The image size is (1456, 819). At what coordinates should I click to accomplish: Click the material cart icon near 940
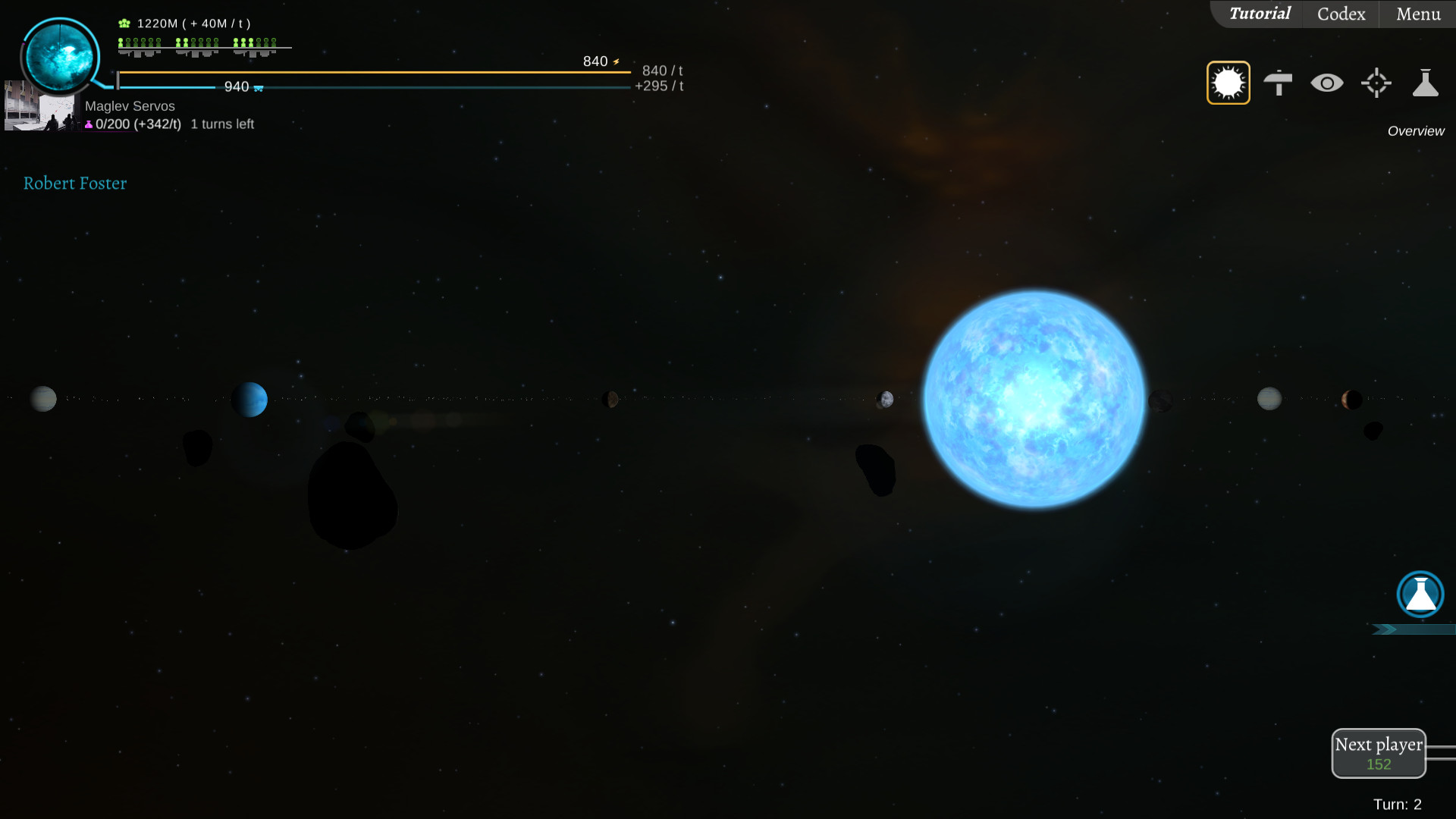click(258, 88)
